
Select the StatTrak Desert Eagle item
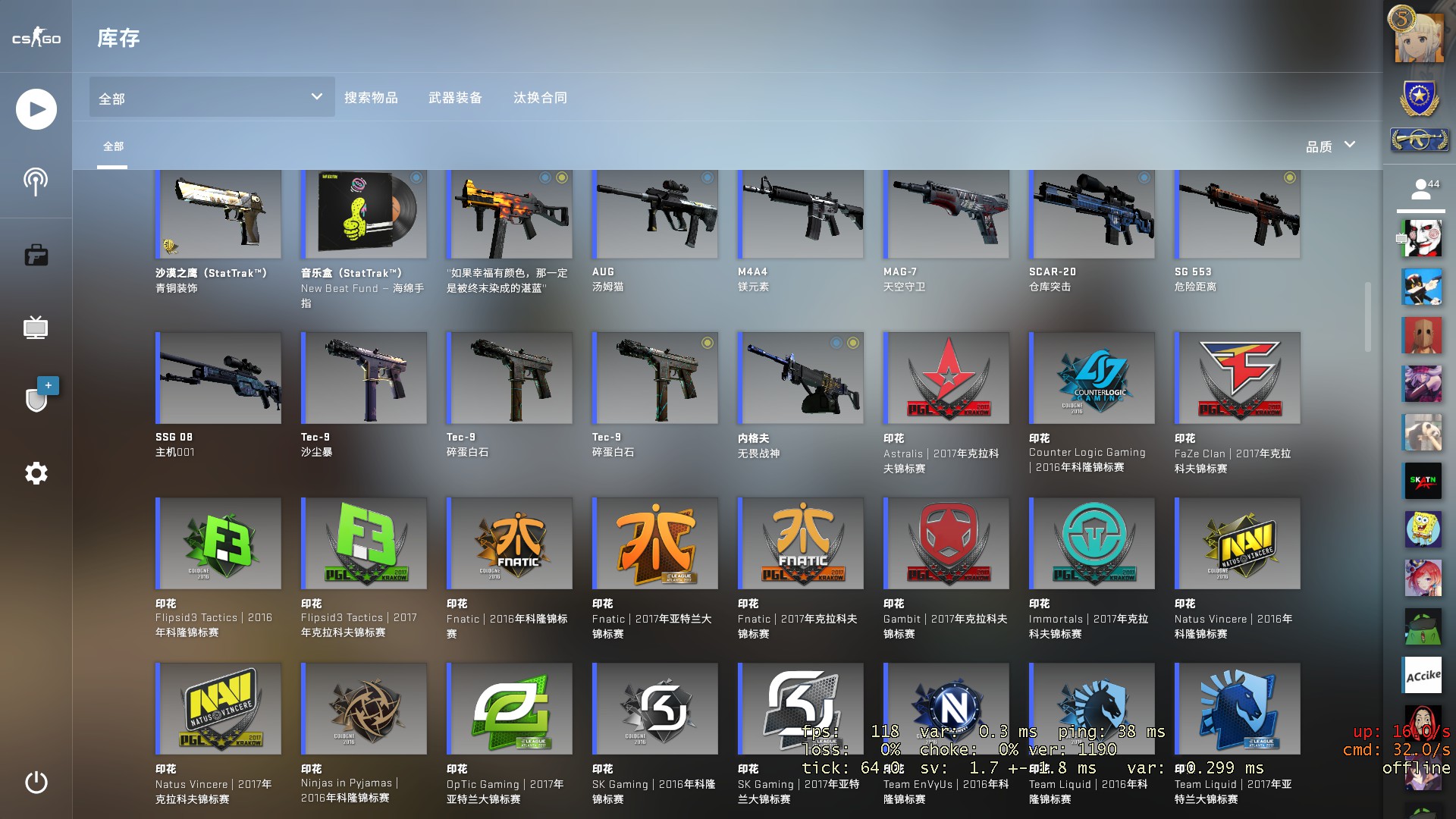click(218, 215)
